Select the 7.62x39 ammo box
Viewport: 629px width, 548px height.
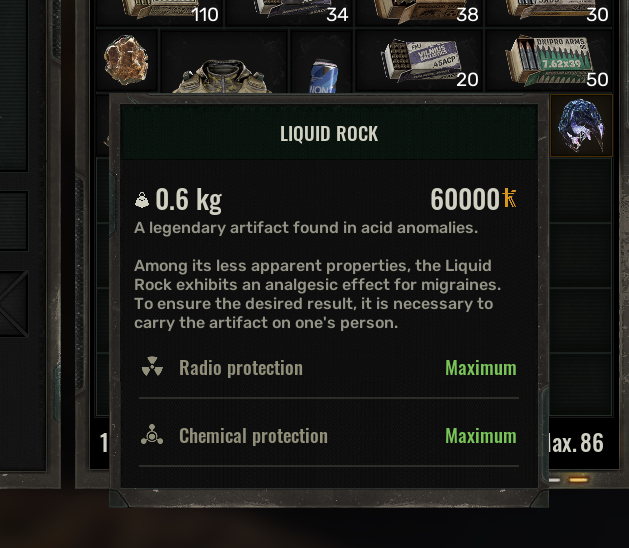[x=548, y=60]
